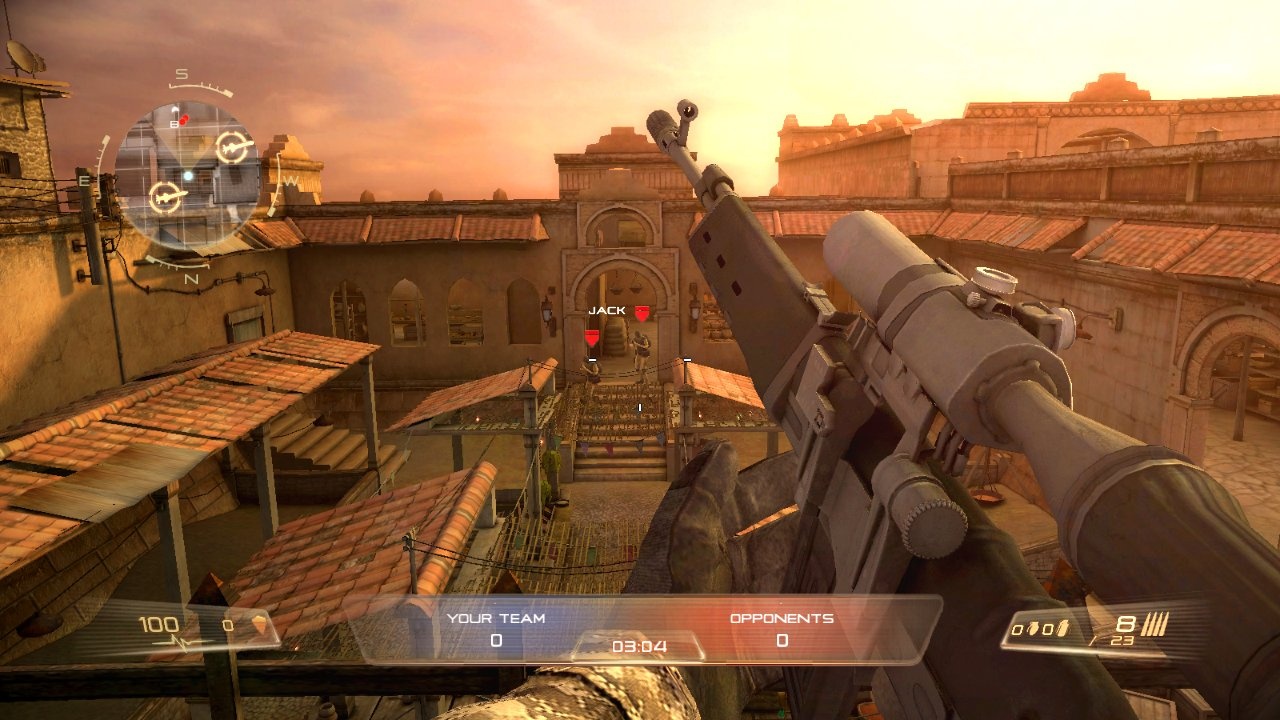The image size is (1280, 720).
Task: Select the OPPONENTS scoreboard tab
Action: pyautogui.click(x=780, y=617)
